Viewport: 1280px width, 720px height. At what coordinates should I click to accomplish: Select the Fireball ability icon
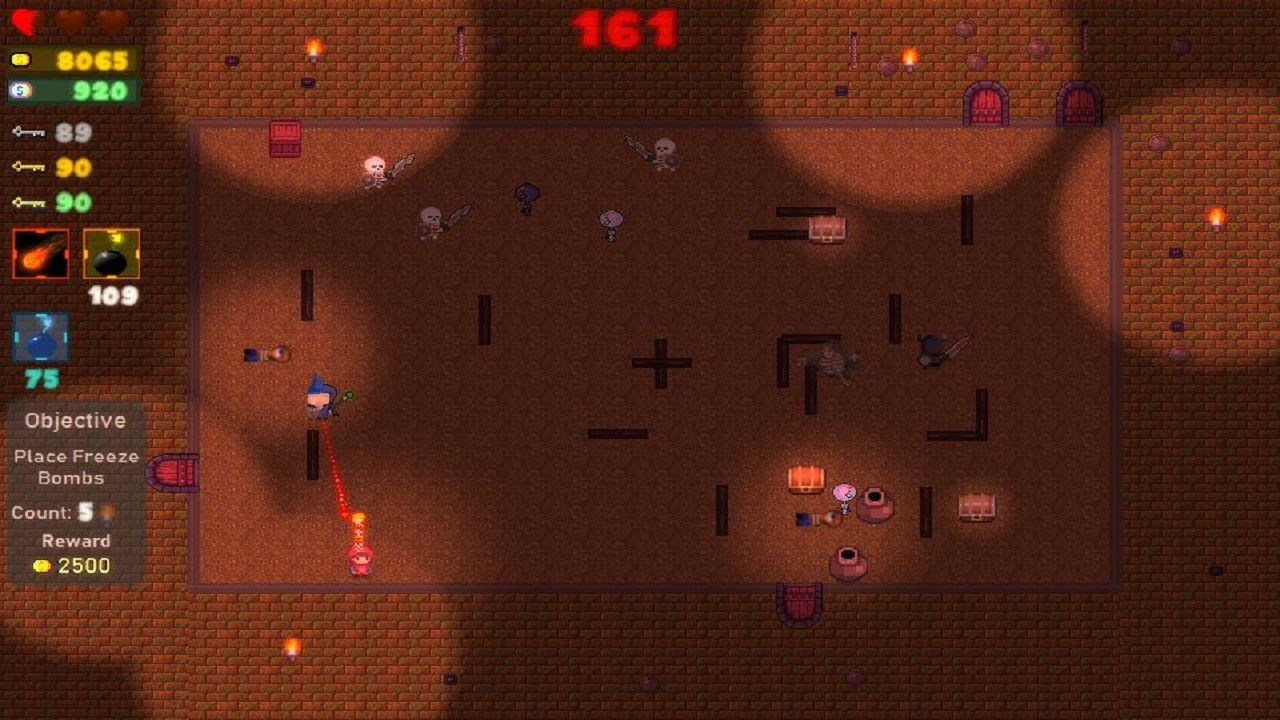click(x=40, y=252)
